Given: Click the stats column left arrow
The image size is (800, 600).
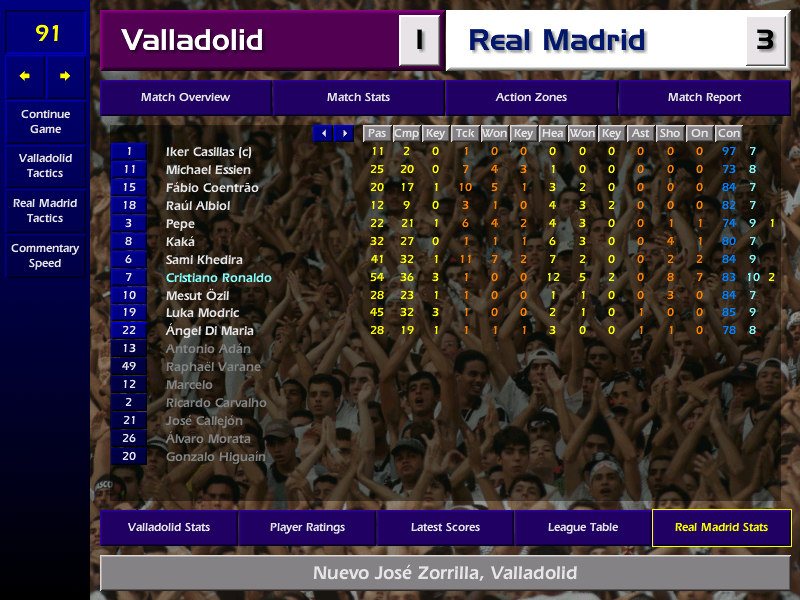Looking at the screenshot, I should point(323,133).
